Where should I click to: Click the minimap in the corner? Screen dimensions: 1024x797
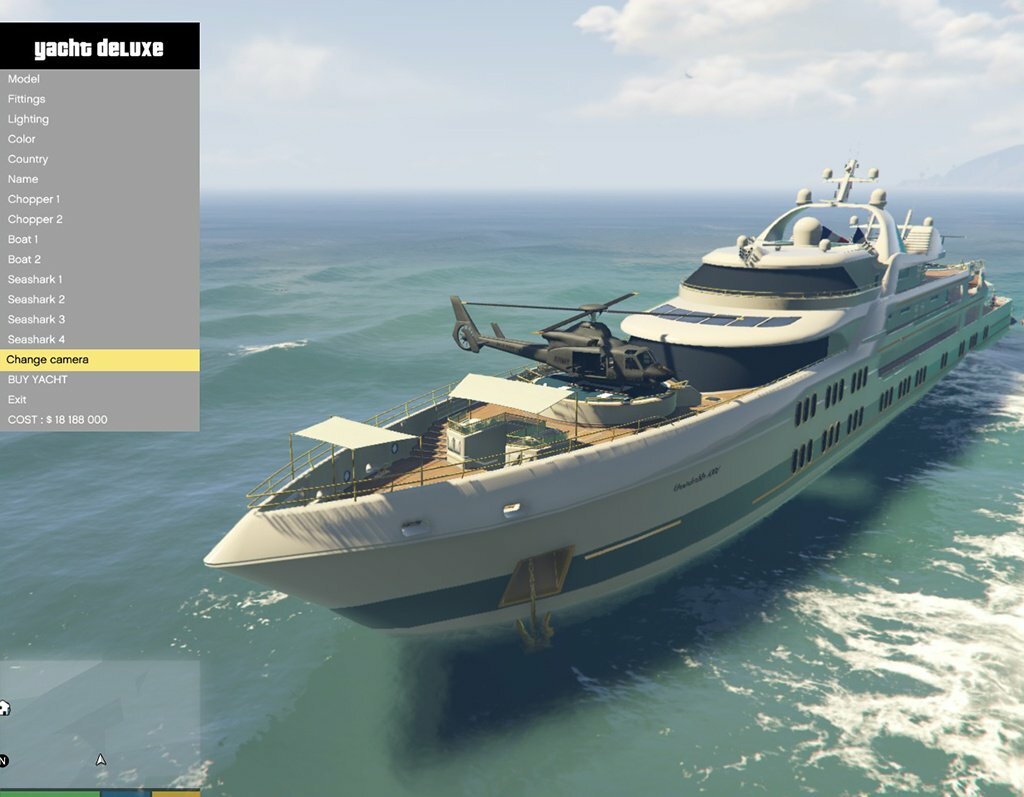coord(100,724)
